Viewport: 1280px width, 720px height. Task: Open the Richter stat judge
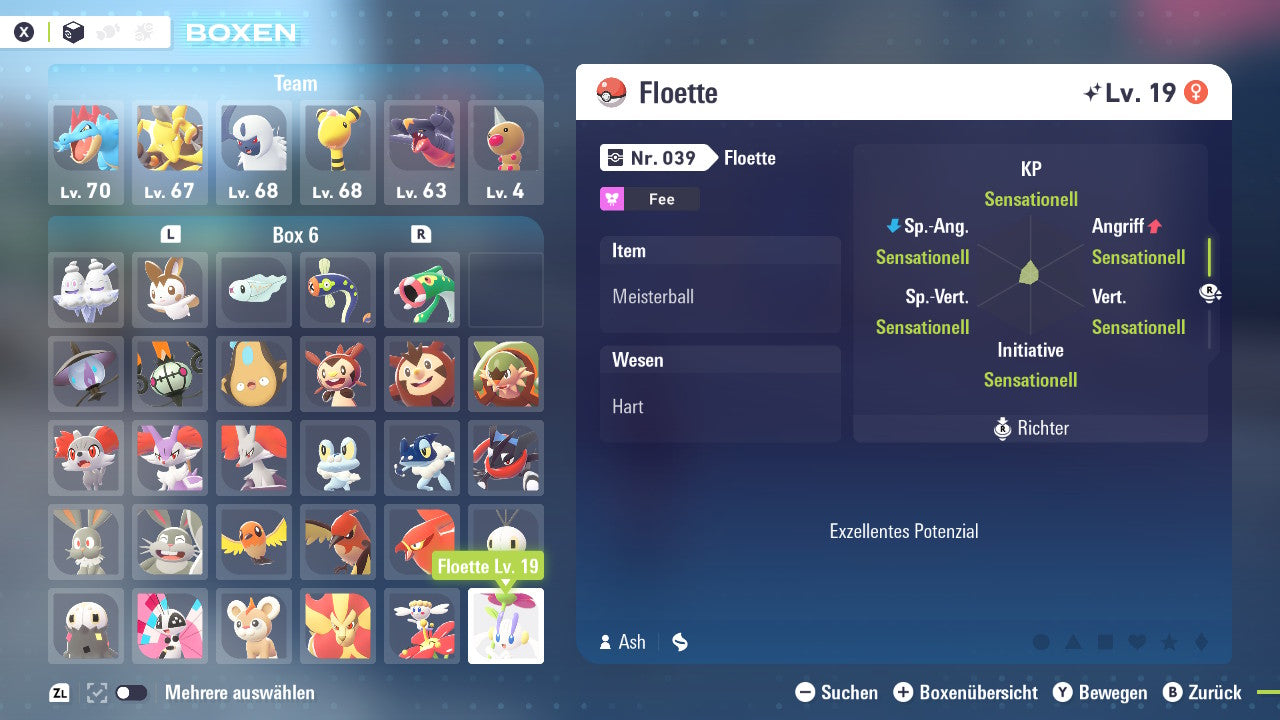(1030, 428)
